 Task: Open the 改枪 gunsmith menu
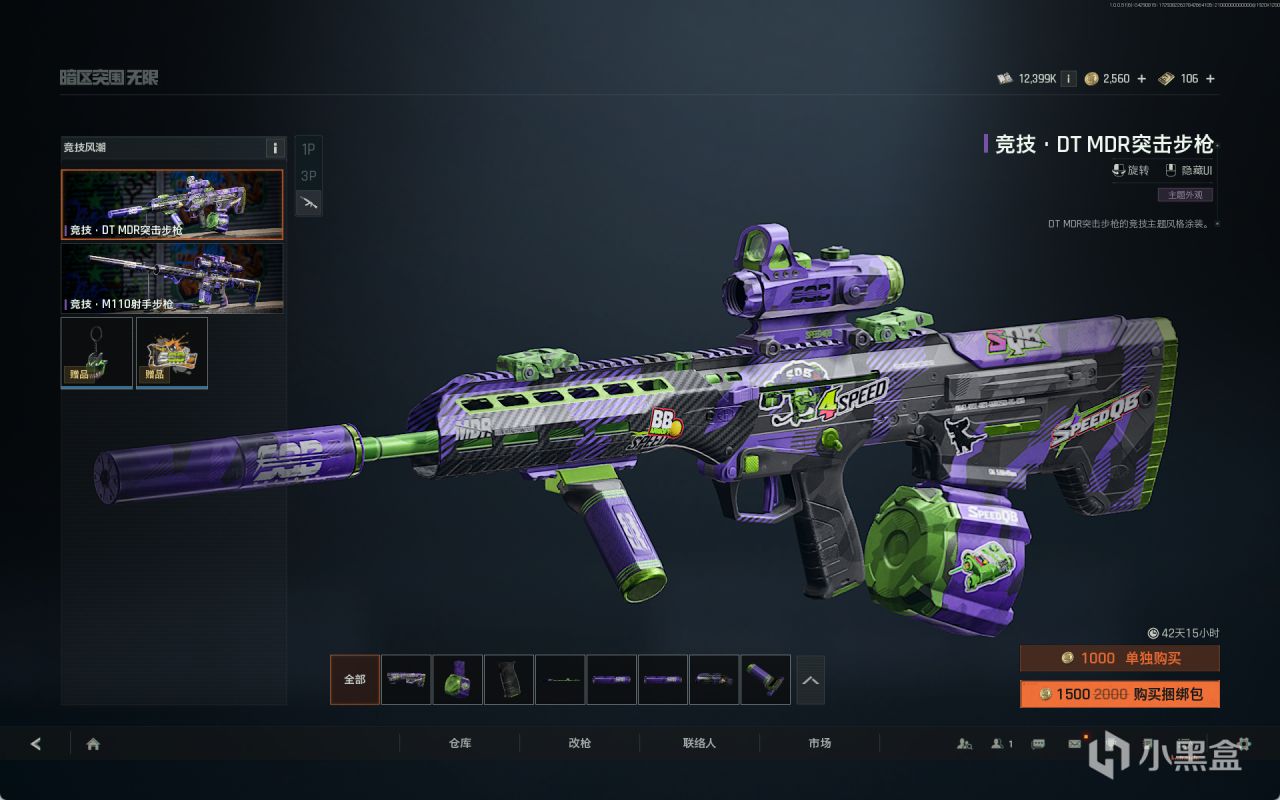[579, 744]
